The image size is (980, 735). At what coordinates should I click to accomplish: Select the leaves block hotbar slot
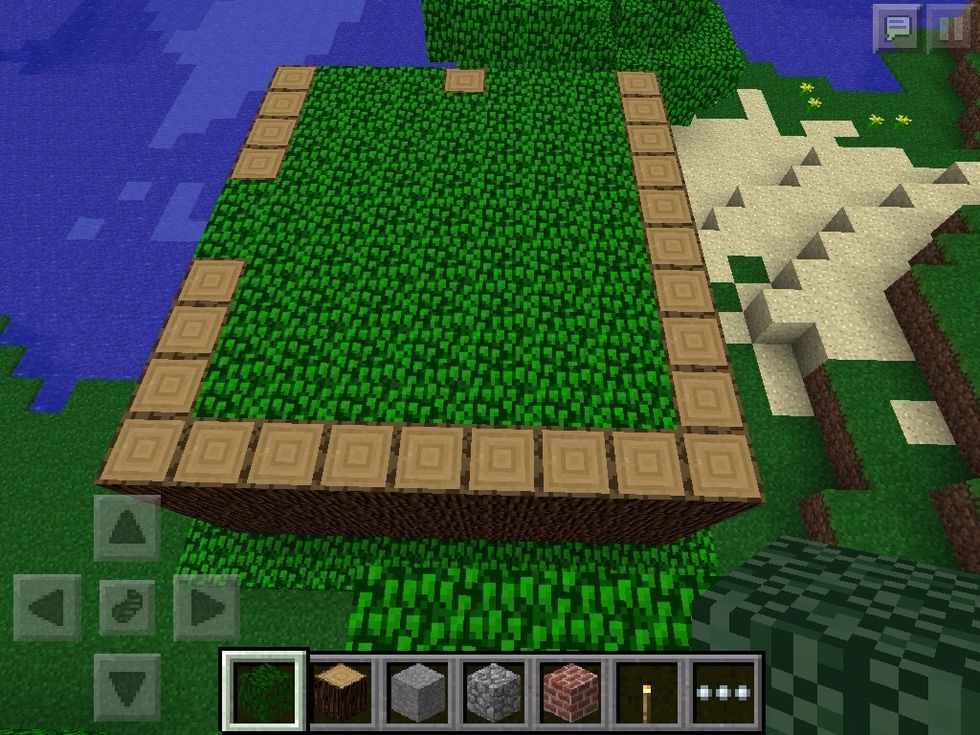coord(263,691)
